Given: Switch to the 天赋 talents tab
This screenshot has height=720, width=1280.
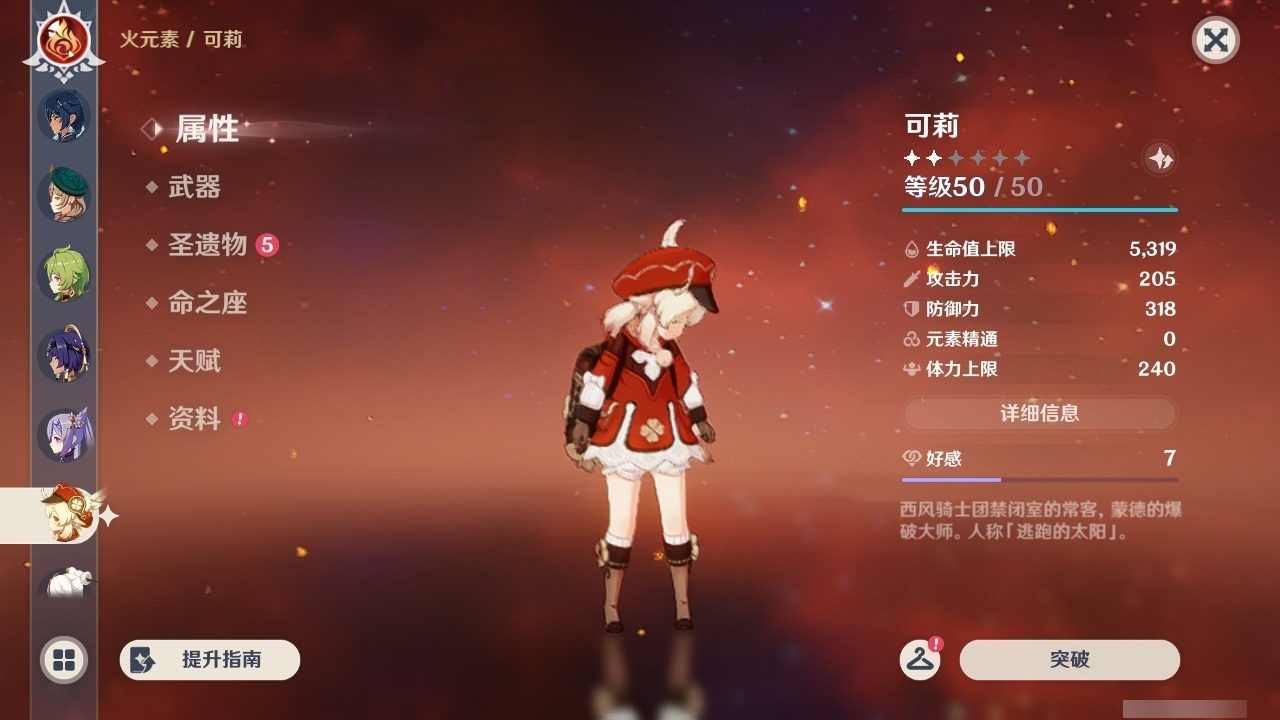Looking at the screenshot, I should 197,362.
